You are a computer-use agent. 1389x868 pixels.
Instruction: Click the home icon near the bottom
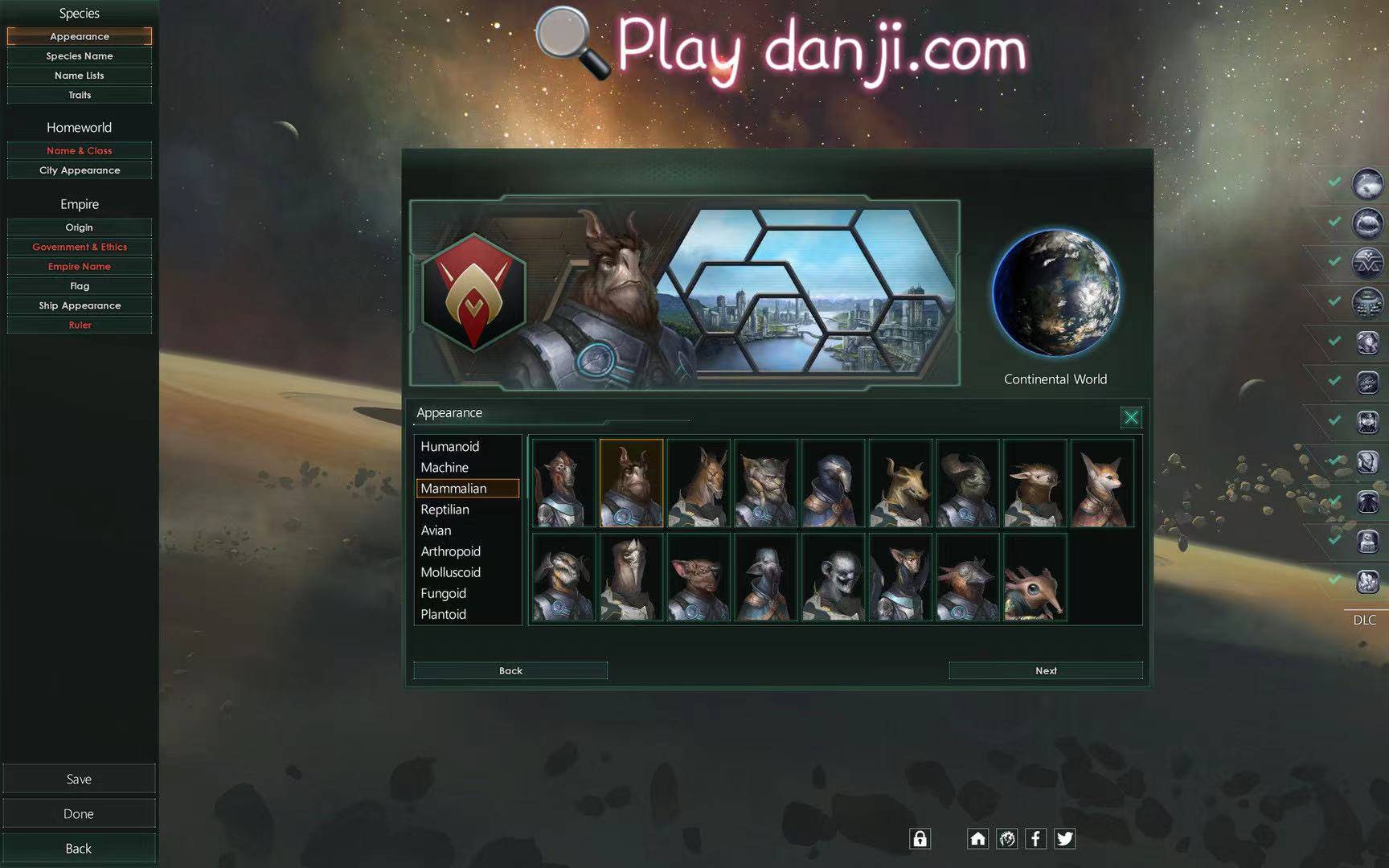tap(977, 838)
